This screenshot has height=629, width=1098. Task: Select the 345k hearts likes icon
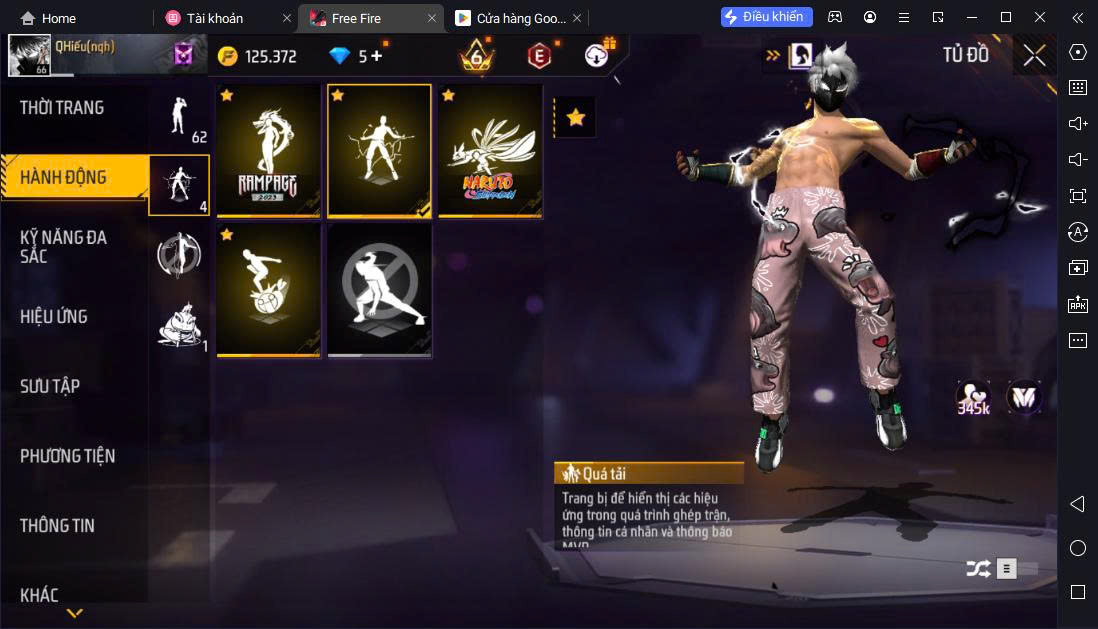[973, 398]
